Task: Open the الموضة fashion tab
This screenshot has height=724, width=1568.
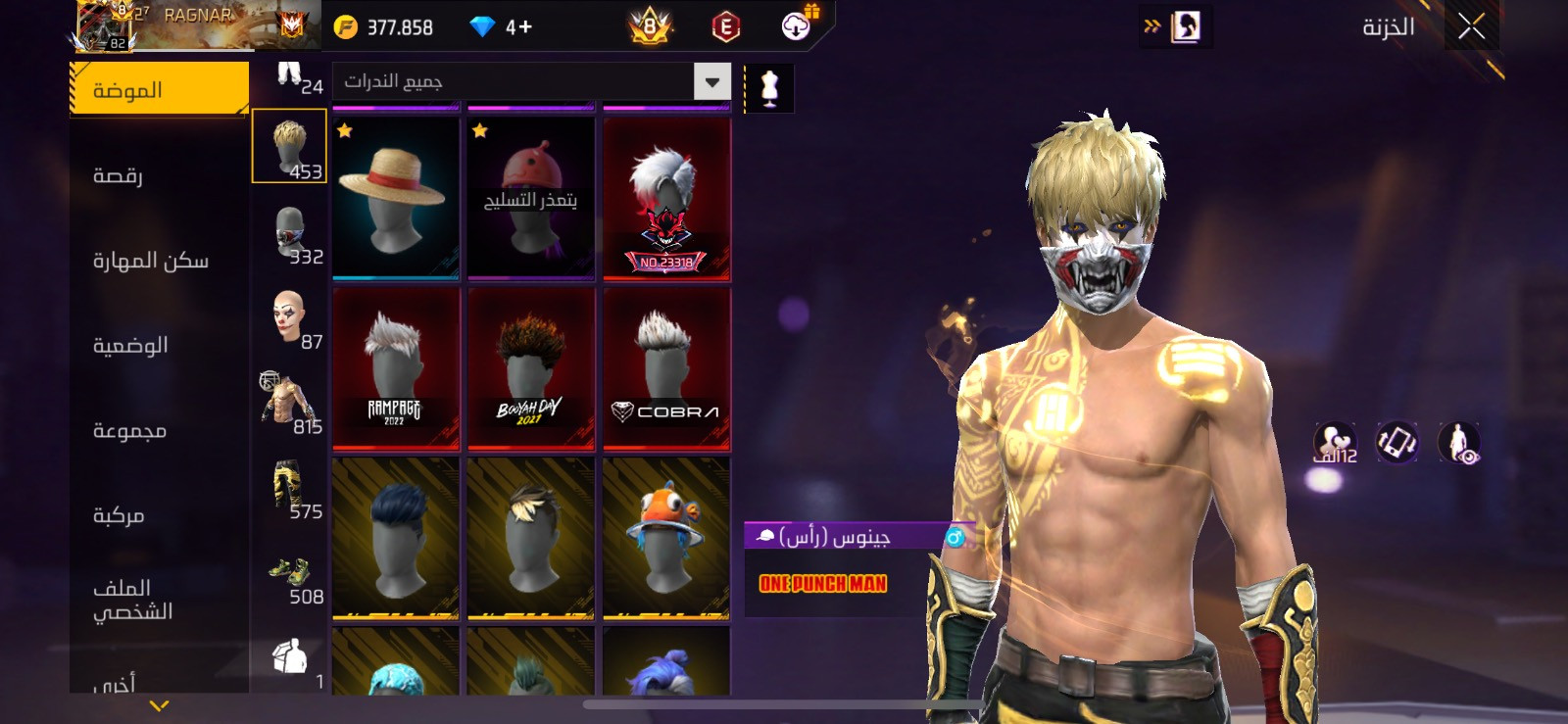Action: (159, 90)
